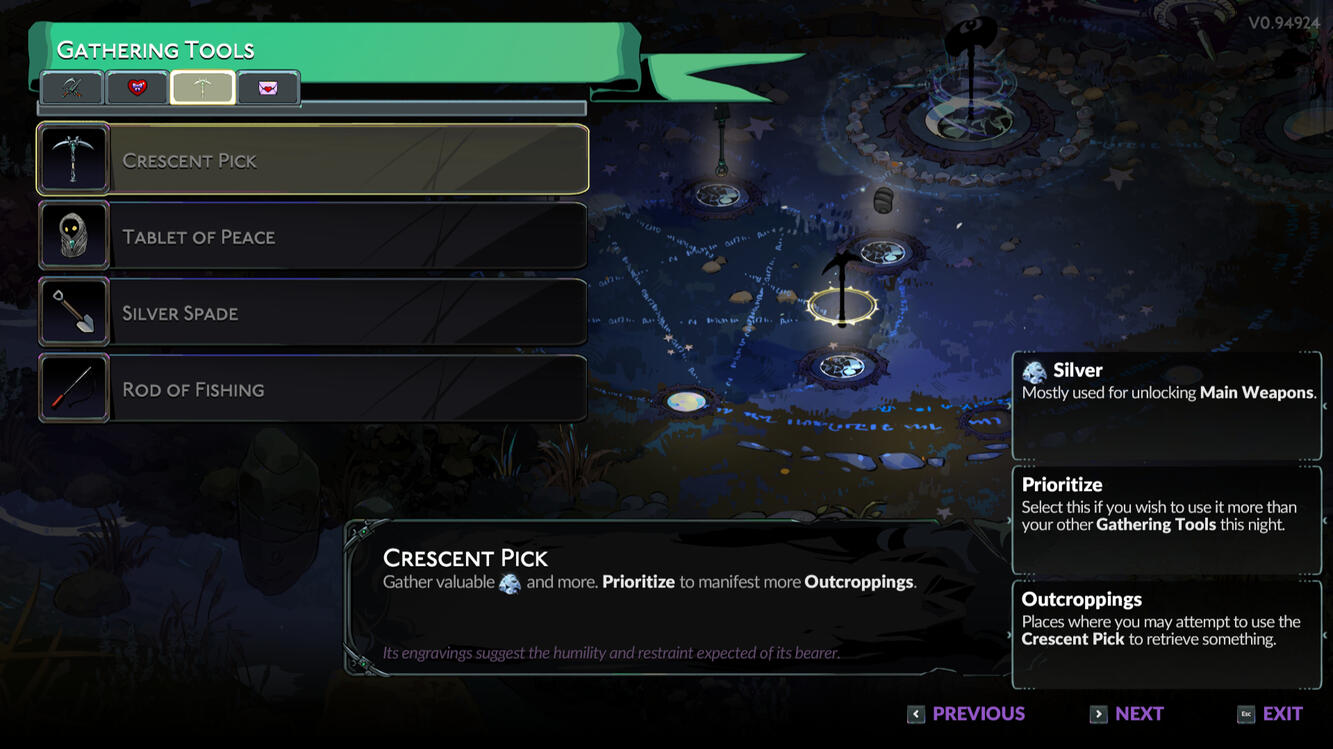Image resolution: width=1333 pixels, height=749 pixels.
Task: Select the Silver Spade shovel icon
Action: (x=74, y=311)
